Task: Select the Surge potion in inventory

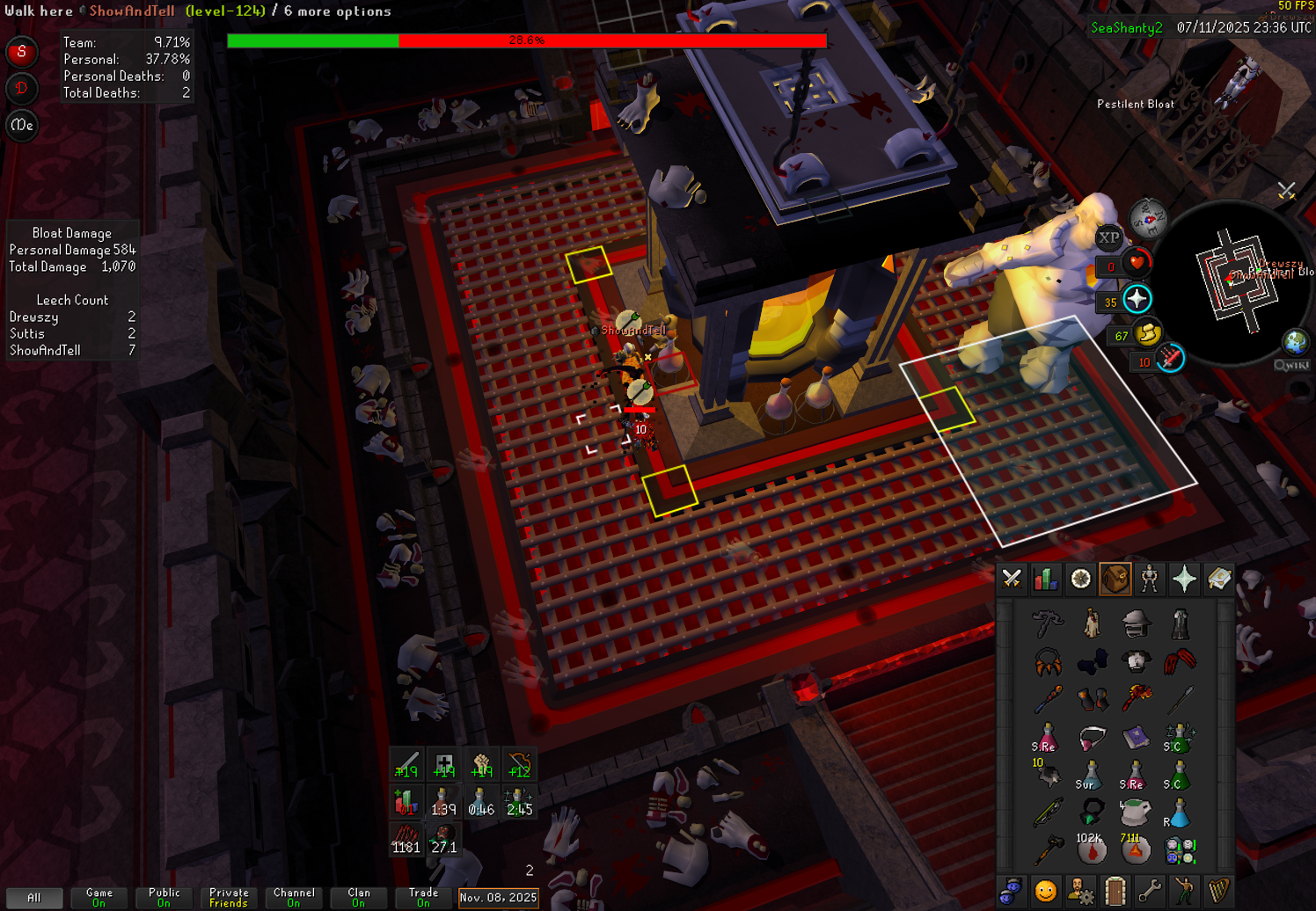Action: click(1090, 775)
